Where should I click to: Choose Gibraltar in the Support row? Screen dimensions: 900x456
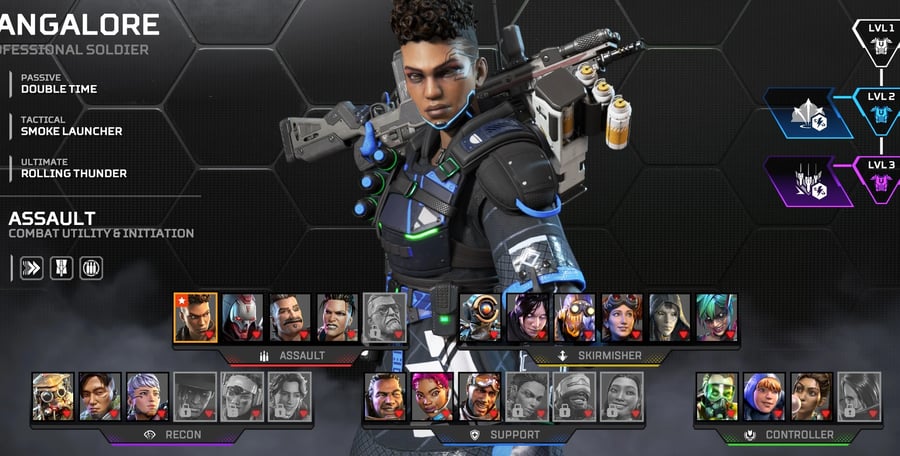385,397
